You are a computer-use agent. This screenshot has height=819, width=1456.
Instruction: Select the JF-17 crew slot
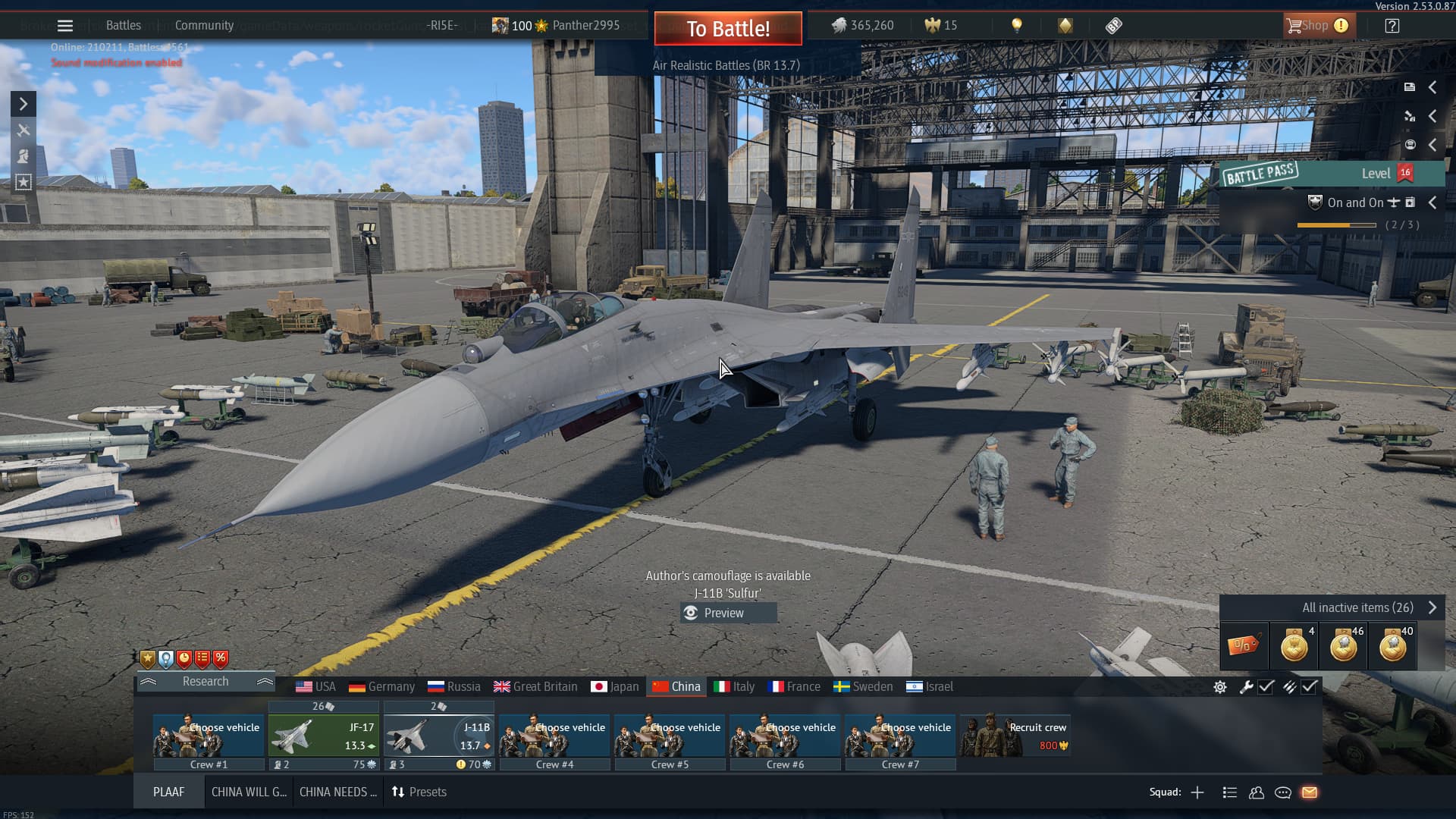coord(323,736)
